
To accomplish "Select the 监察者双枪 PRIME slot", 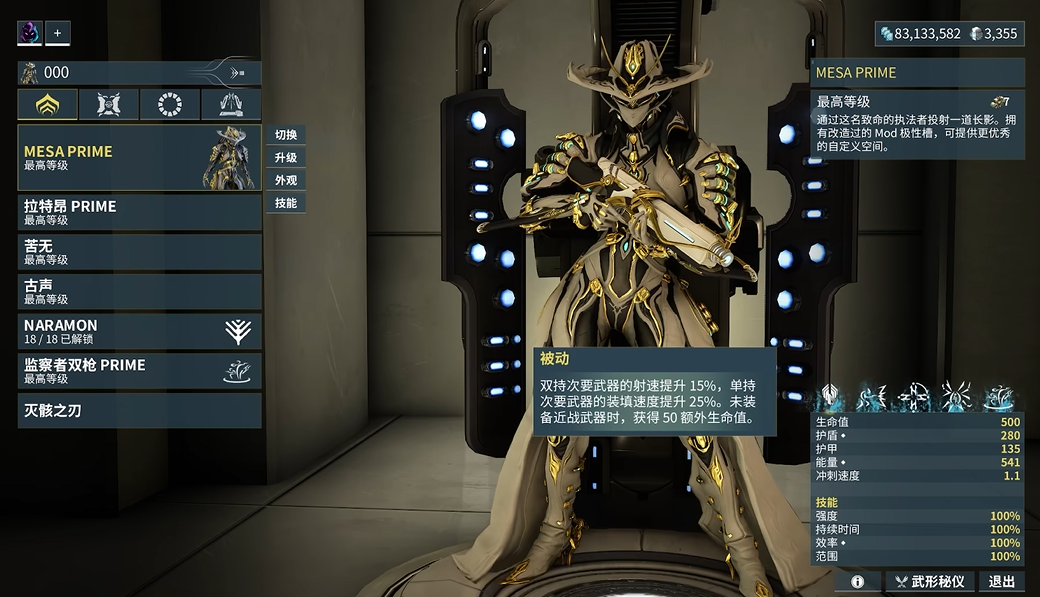I will pos(139,371).
